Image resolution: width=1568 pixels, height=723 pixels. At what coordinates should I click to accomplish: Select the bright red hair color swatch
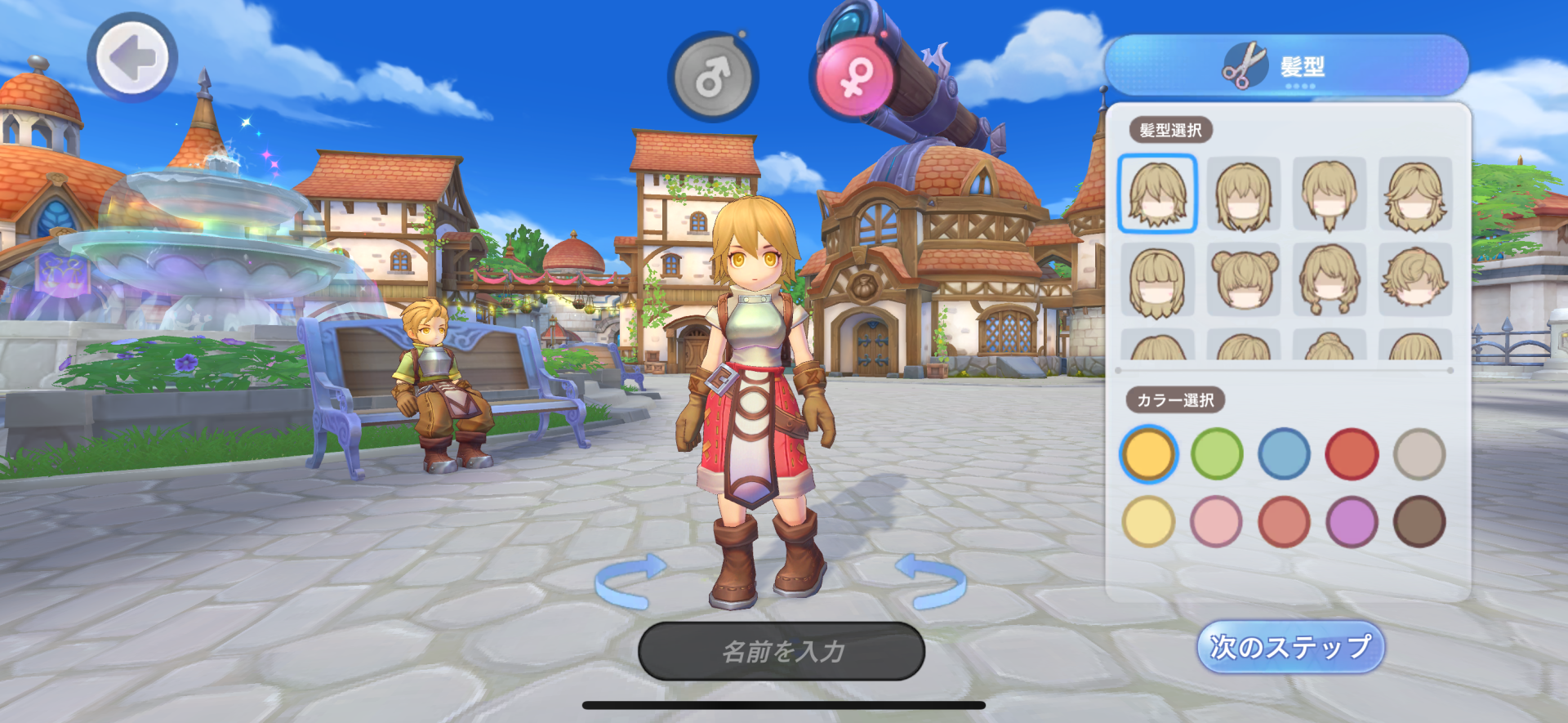coord(1352,453)
